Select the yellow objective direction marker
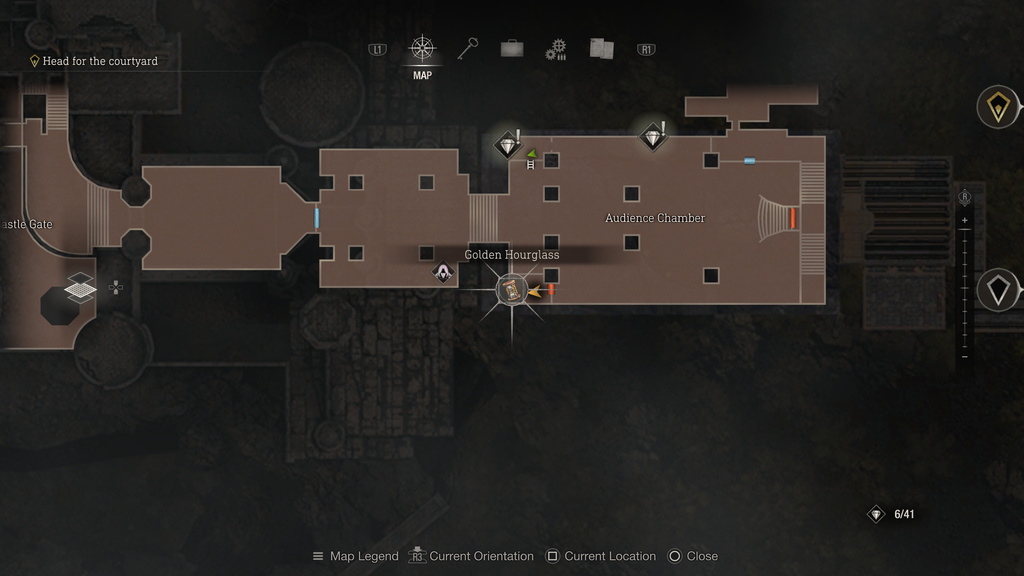 point(997,107)
